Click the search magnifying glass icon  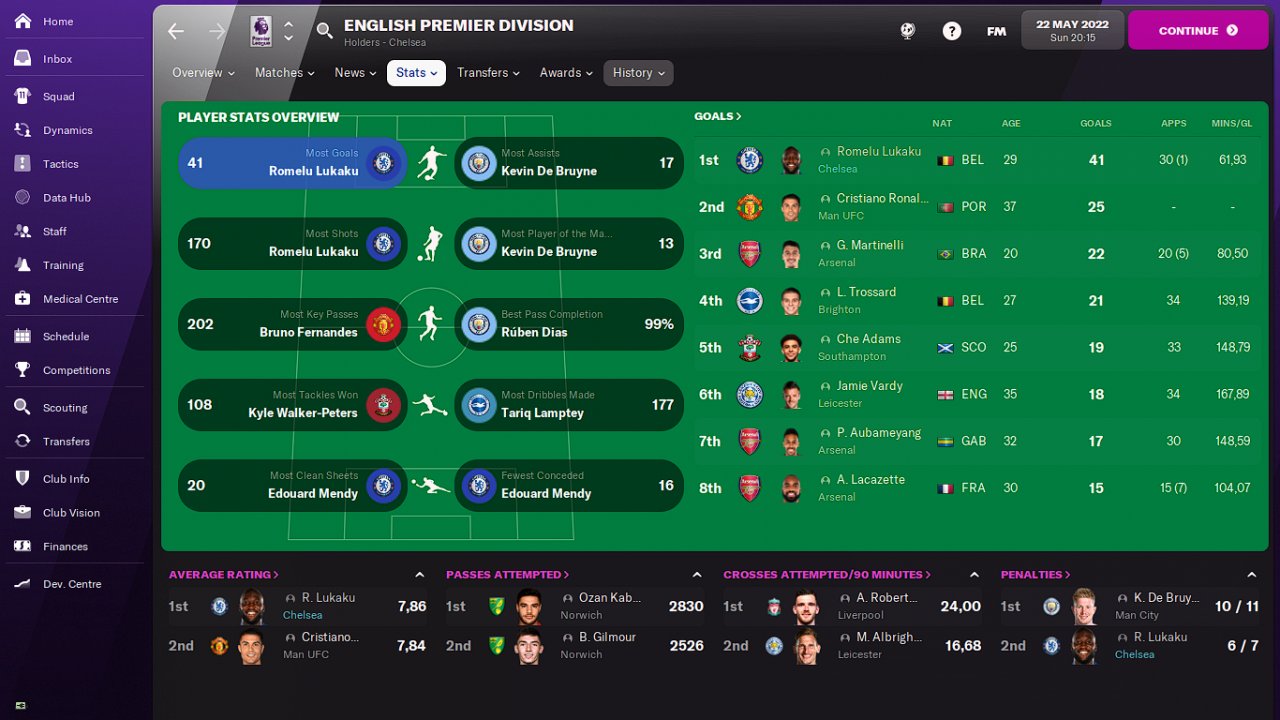pyautogui.click(x=324, y=31)
